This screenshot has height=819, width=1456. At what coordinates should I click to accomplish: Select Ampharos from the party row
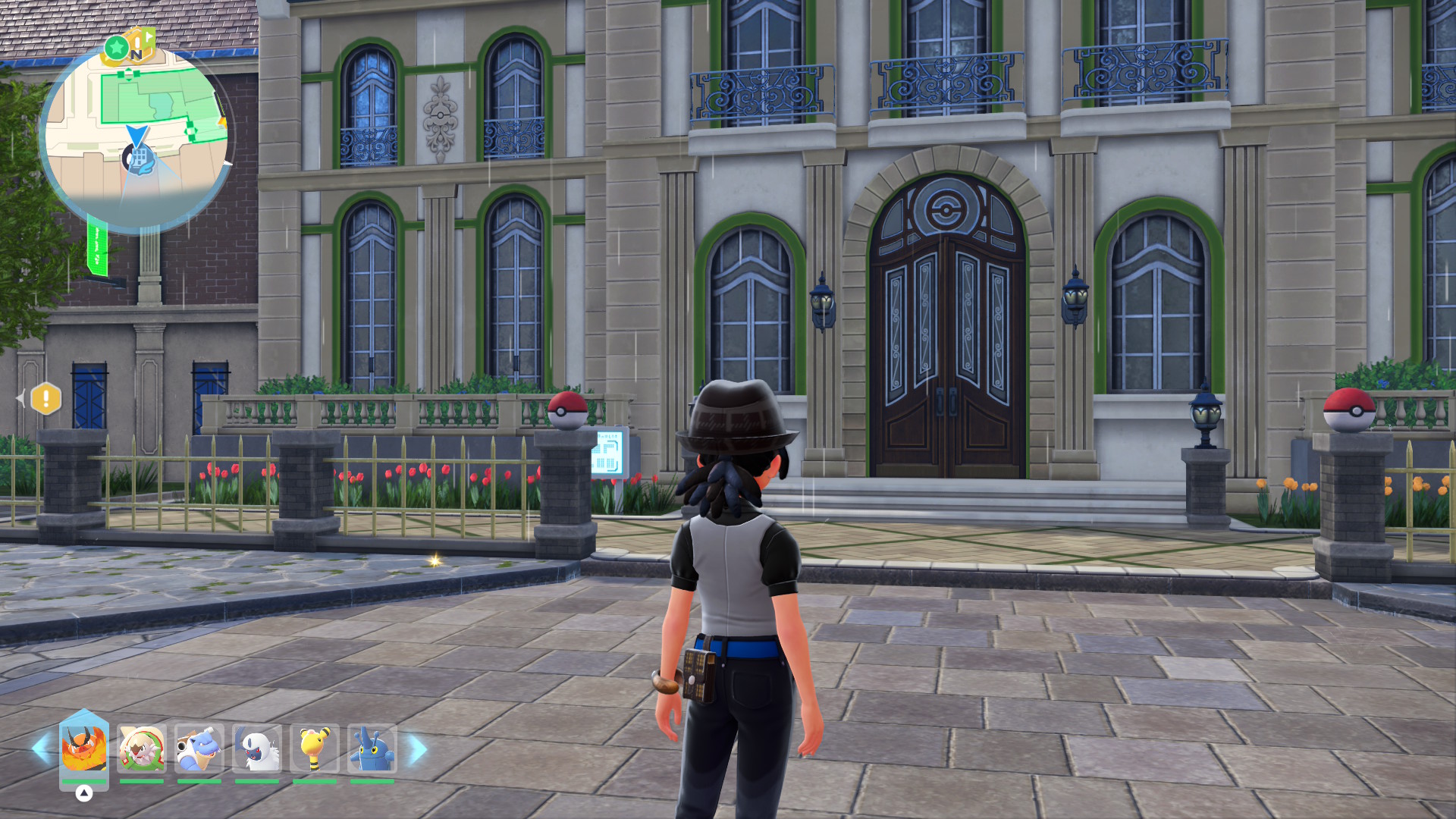tap(315, 748)
